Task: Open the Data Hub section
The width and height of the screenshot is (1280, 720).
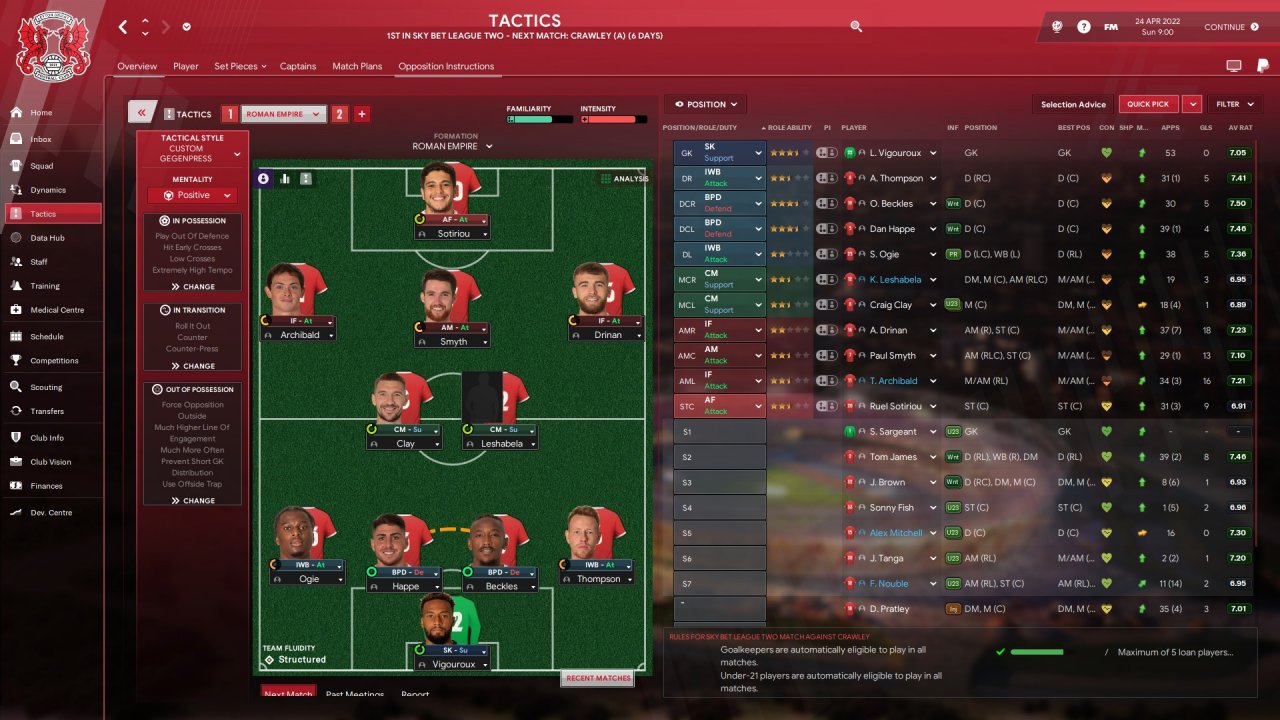Action: point(47,238)
